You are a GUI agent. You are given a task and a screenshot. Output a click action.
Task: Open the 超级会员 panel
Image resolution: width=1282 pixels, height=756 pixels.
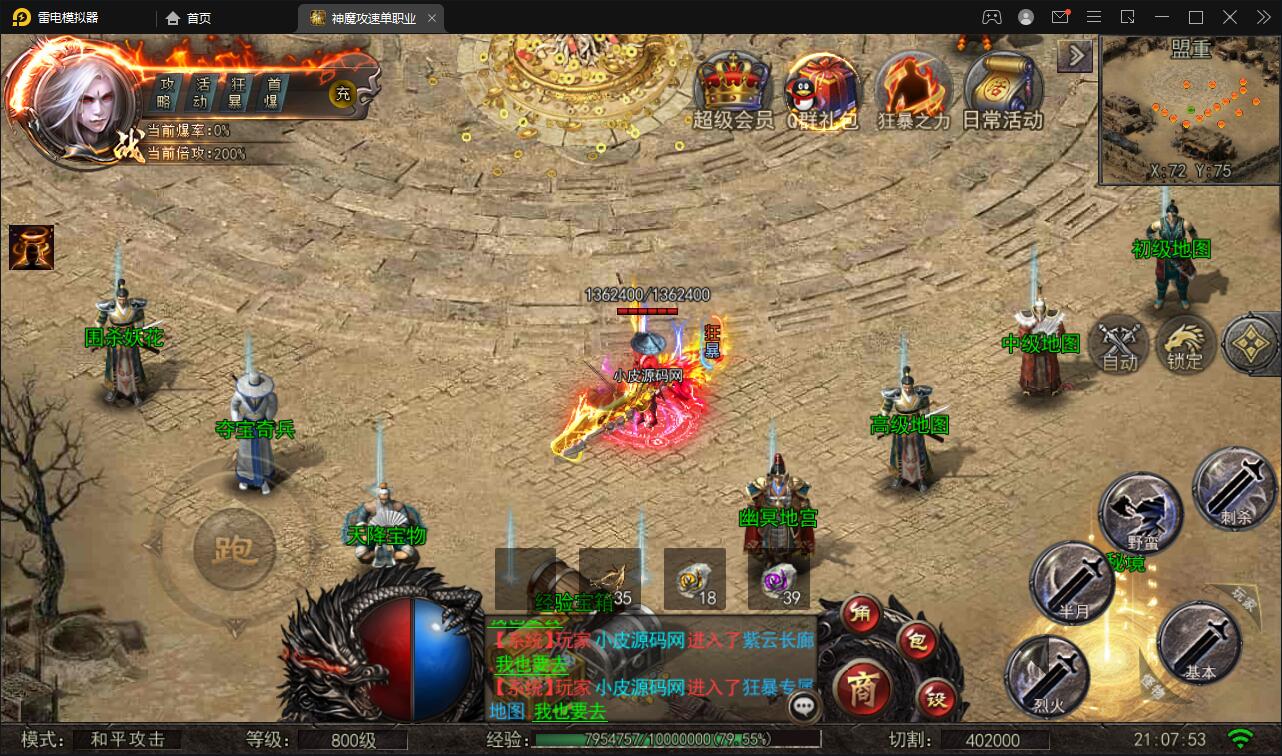pyautogui.click(x=731, y=85)
